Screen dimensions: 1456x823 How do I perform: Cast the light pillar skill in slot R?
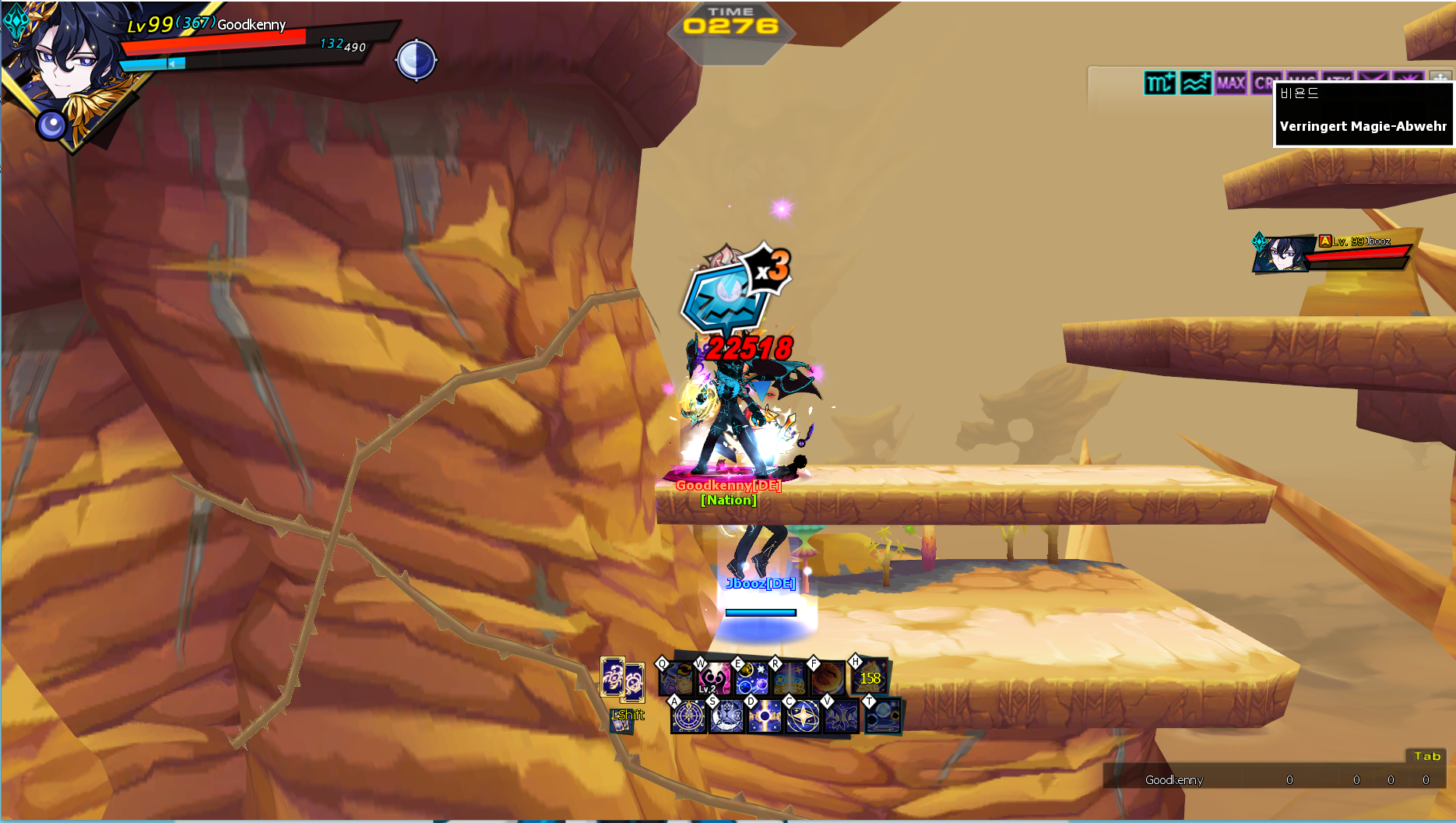pyautogui.click(x=789, y=679)
